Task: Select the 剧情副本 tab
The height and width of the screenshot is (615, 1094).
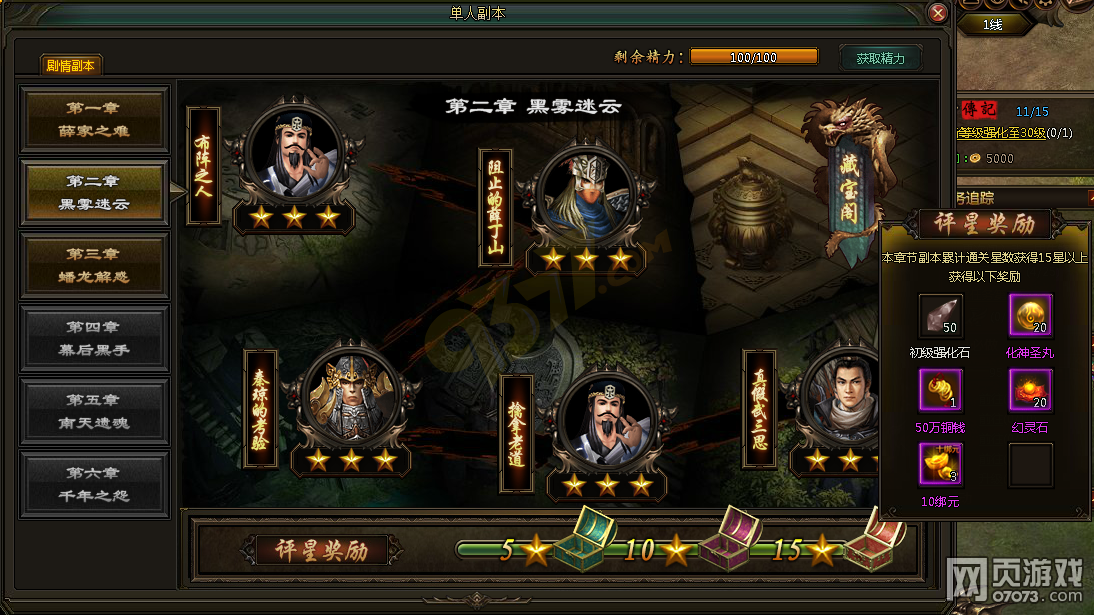Action: tap(71, 66)
